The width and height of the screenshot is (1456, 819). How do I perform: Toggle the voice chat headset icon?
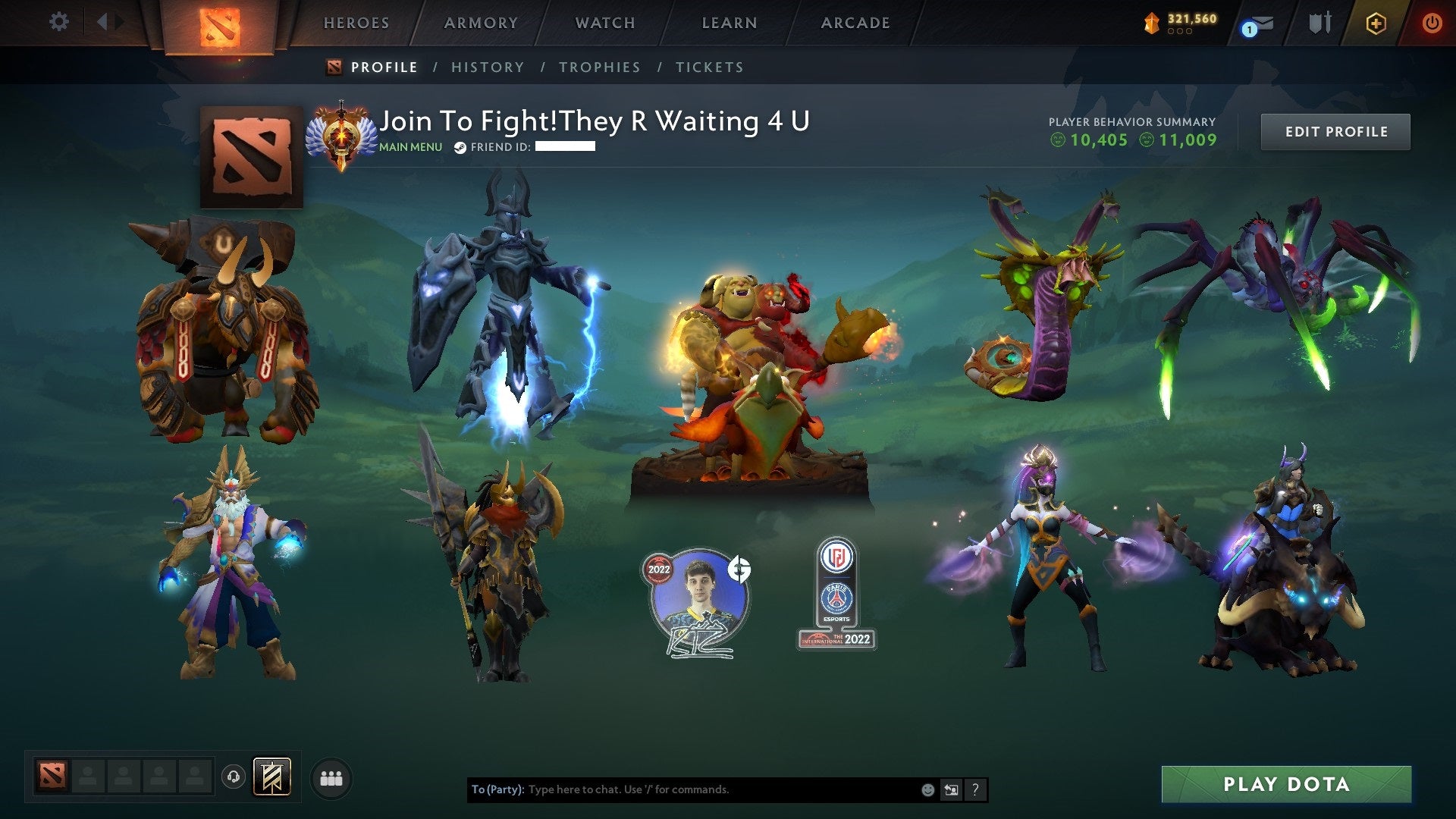234,777
